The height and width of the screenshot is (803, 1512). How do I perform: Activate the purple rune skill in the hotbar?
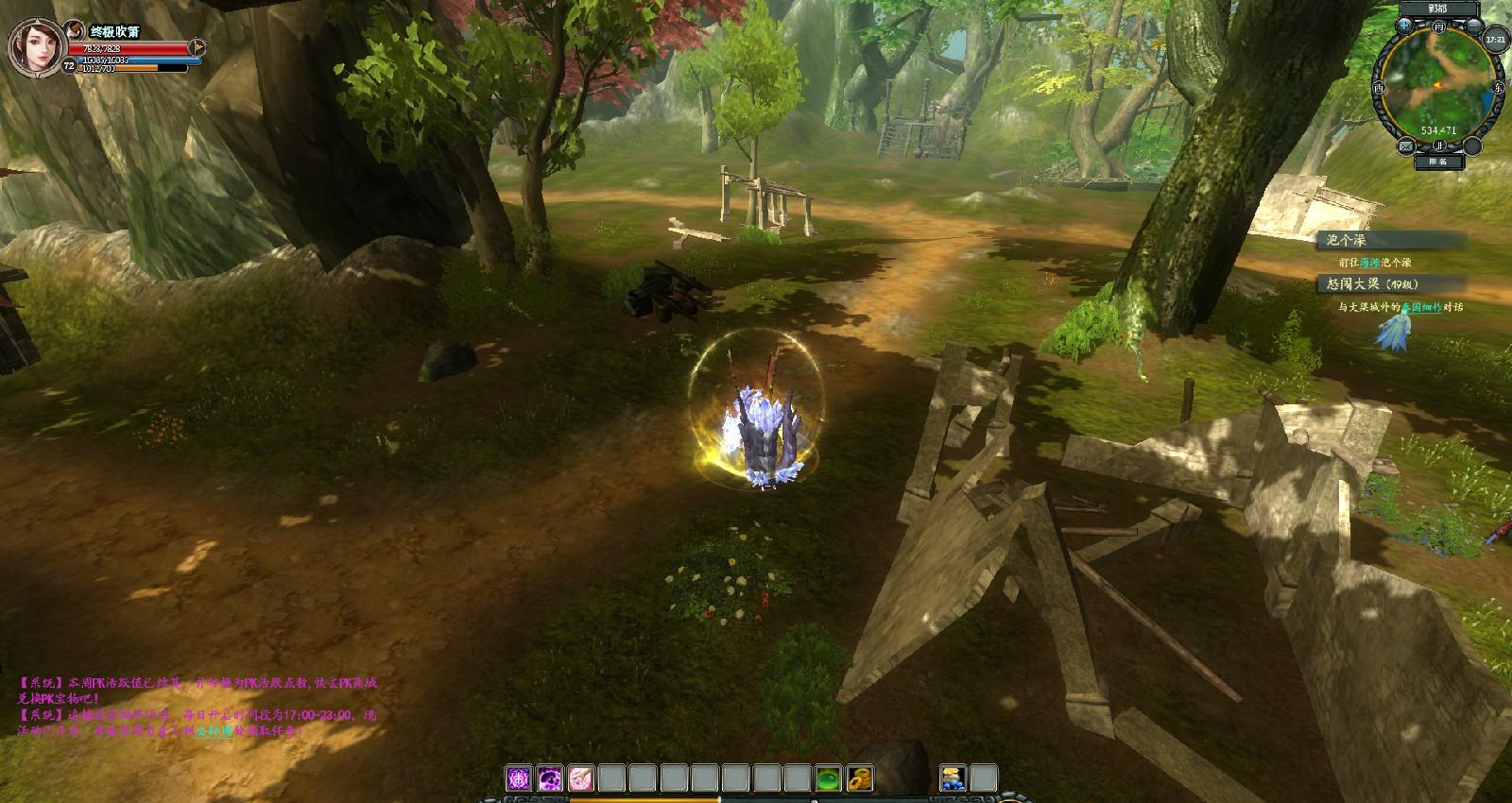click(x=520, y=778)
